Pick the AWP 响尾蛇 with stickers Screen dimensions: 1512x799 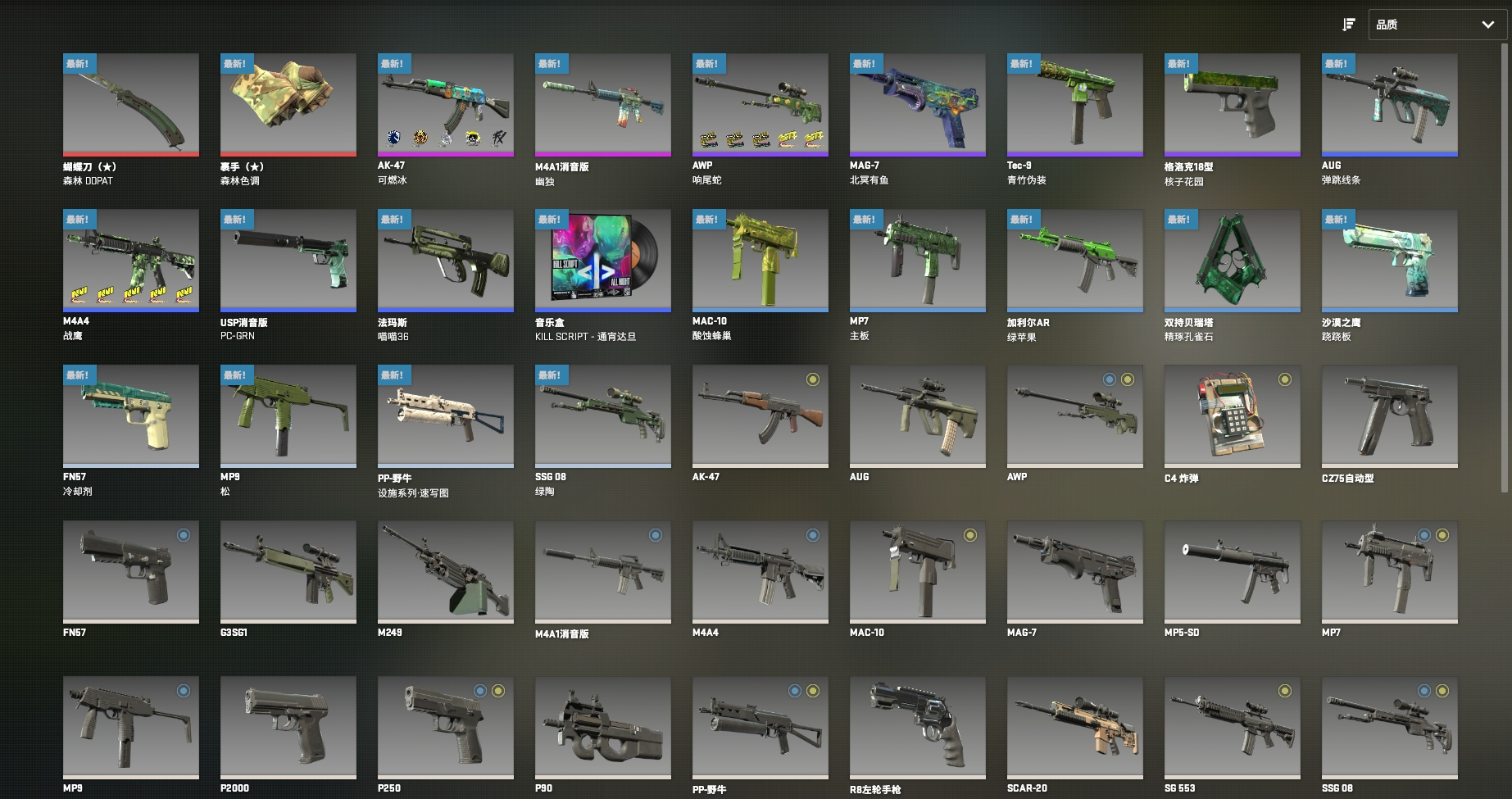(x=761, y=104)
